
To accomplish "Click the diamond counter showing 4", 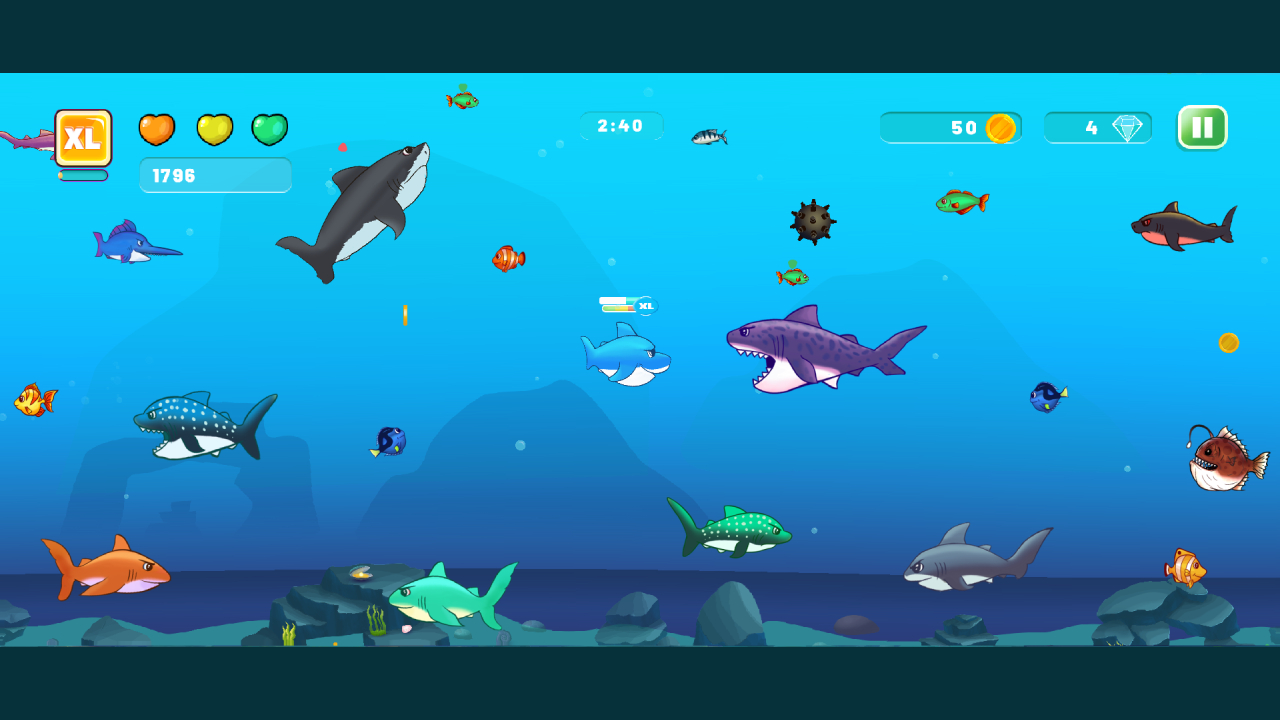I will pos(1097,127).
